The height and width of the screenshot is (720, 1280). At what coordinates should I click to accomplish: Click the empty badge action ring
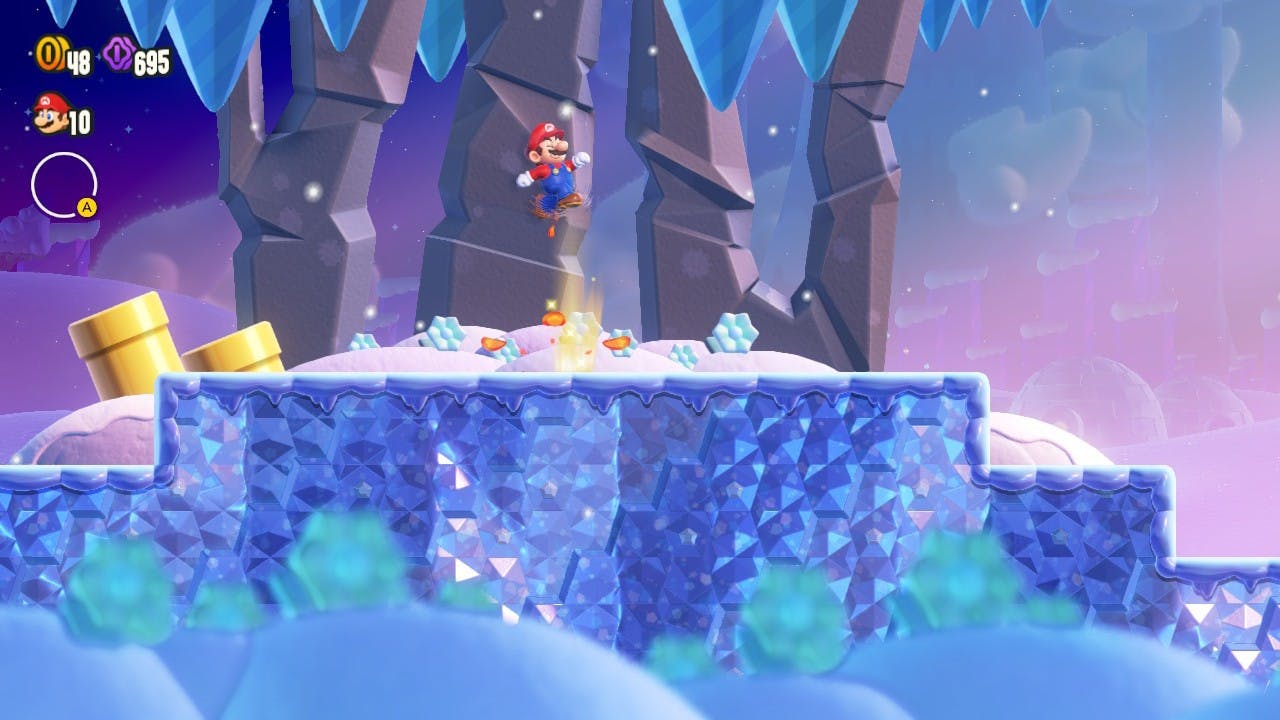63,185
